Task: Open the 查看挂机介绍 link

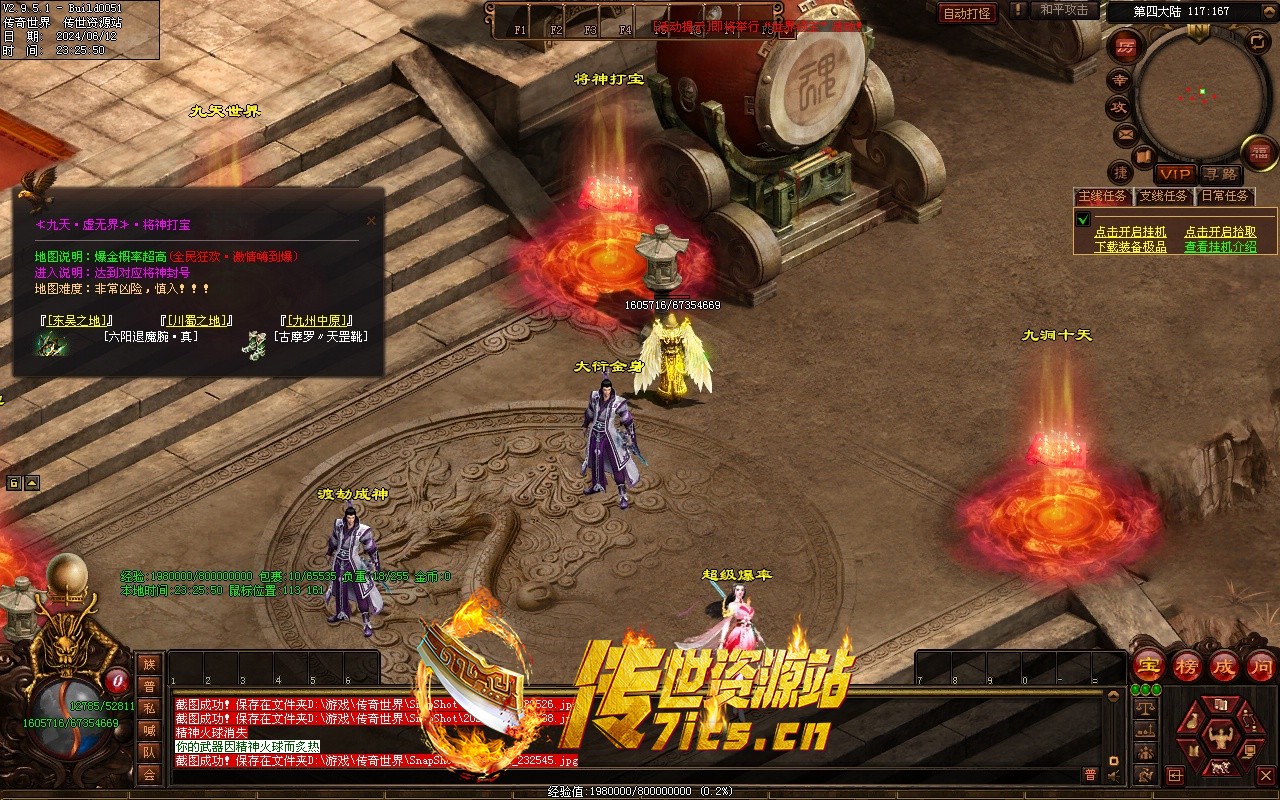Action: point(1220,247)
